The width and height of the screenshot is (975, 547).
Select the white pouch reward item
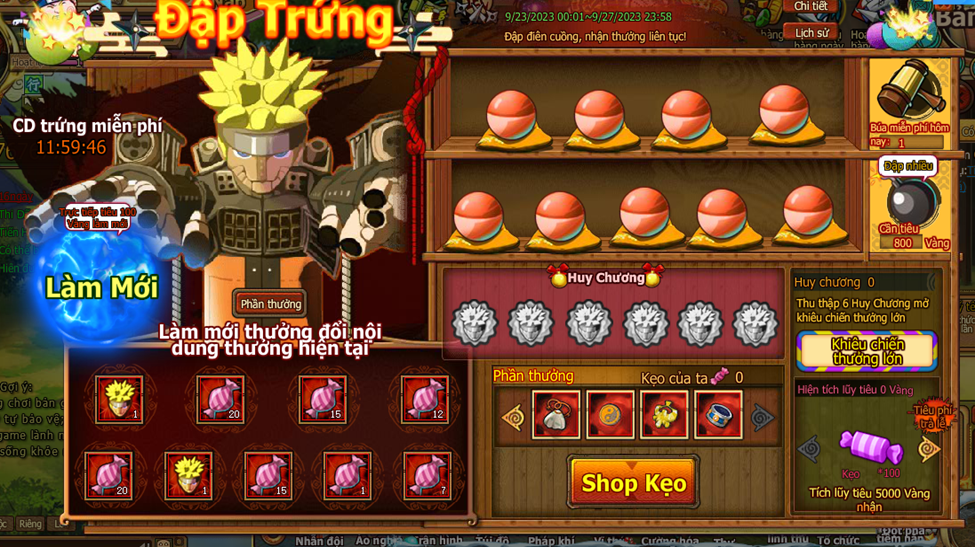coord(555,416)
